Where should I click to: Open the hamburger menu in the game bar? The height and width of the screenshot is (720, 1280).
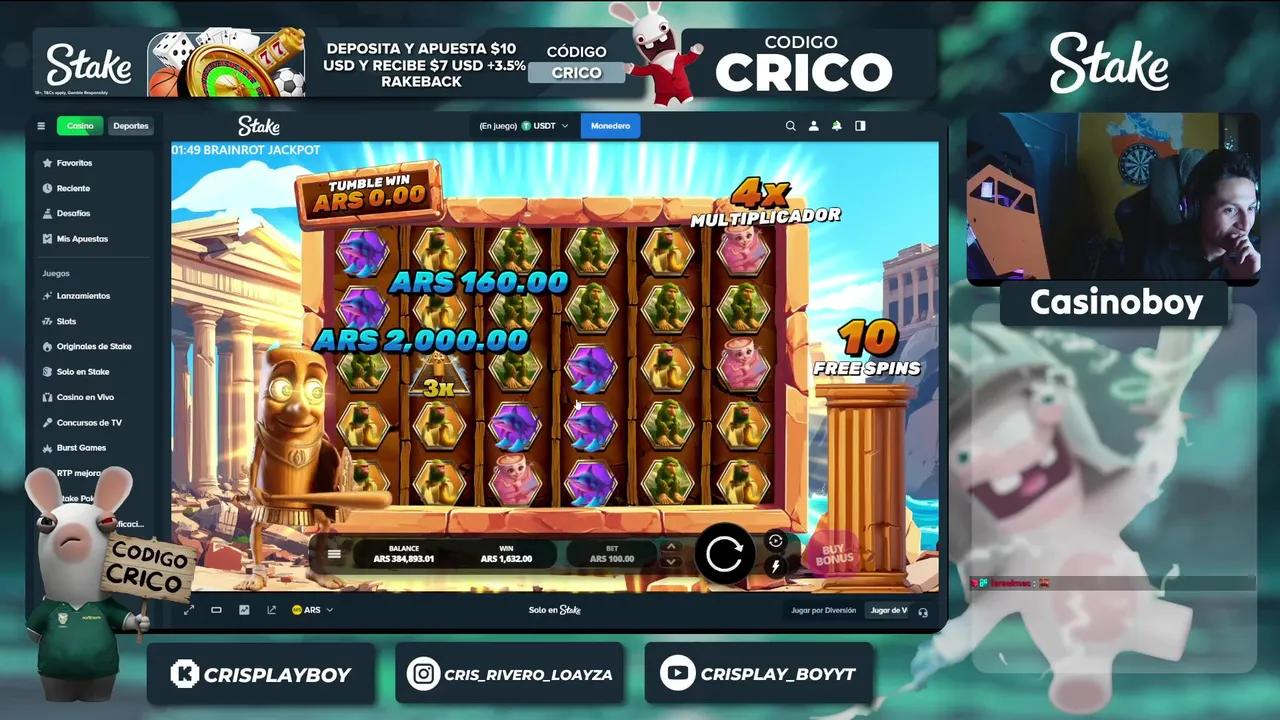tap(334, 553)
